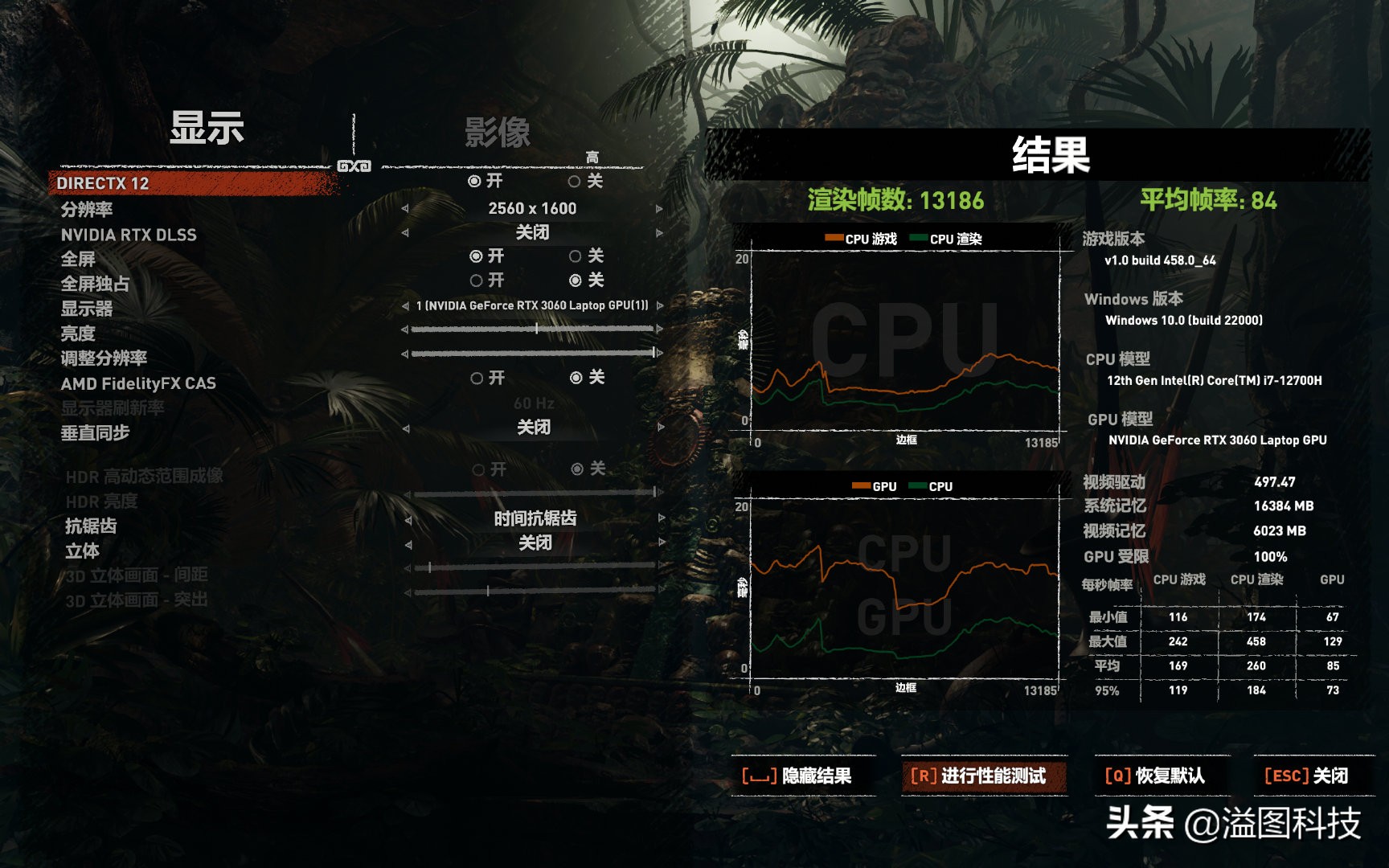The width and height of the screenshot is (1389, 868).
Task: Switch to the 影像 (Image) tab
Action: tap(496, 131)
